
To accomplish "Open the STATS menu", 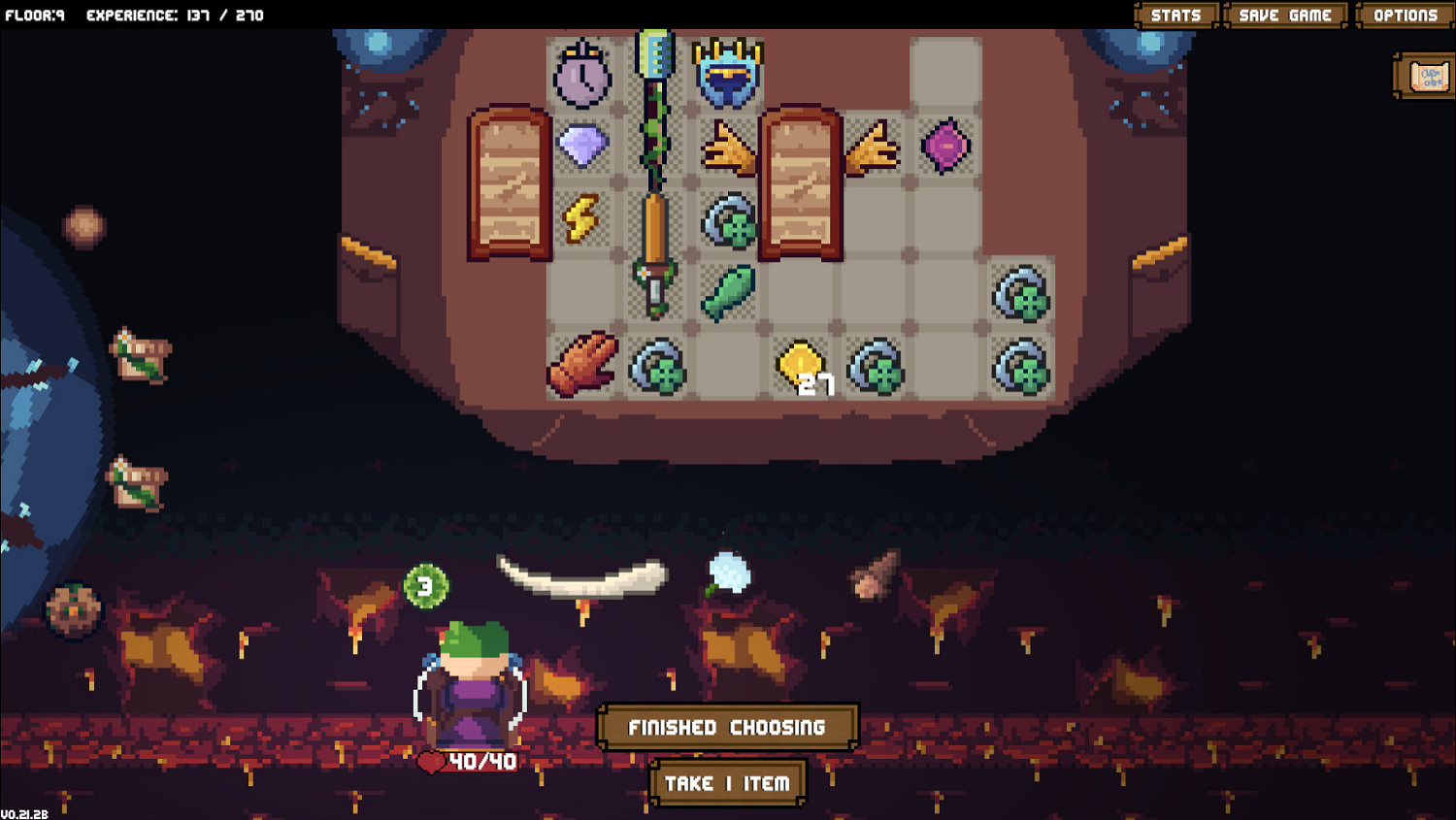I will [x=1175, y=15].
